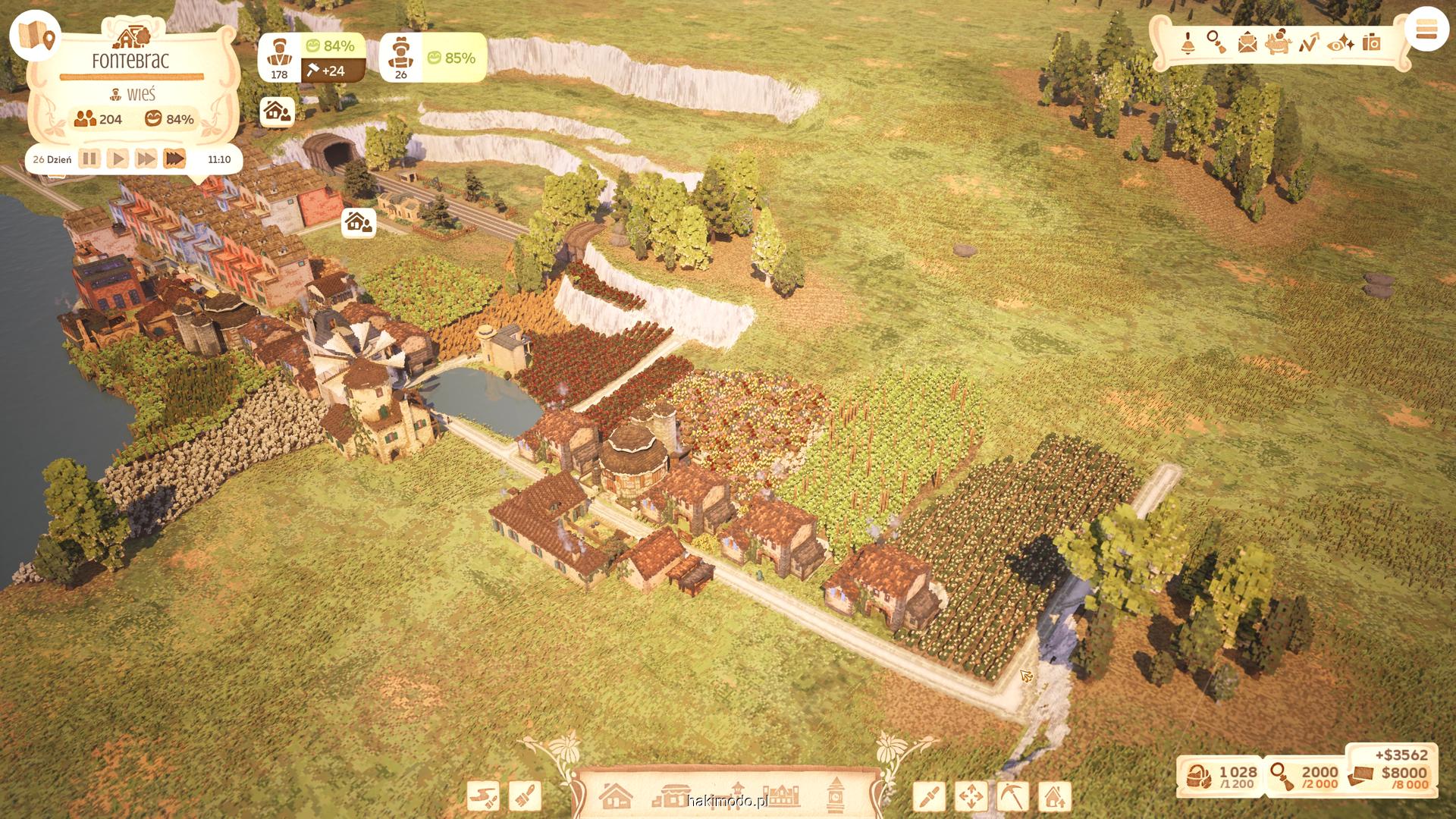Choose the move arrows tool
Image resolution: width=1456 pixels, height=819 pixels.
click(x=971, y=796)
